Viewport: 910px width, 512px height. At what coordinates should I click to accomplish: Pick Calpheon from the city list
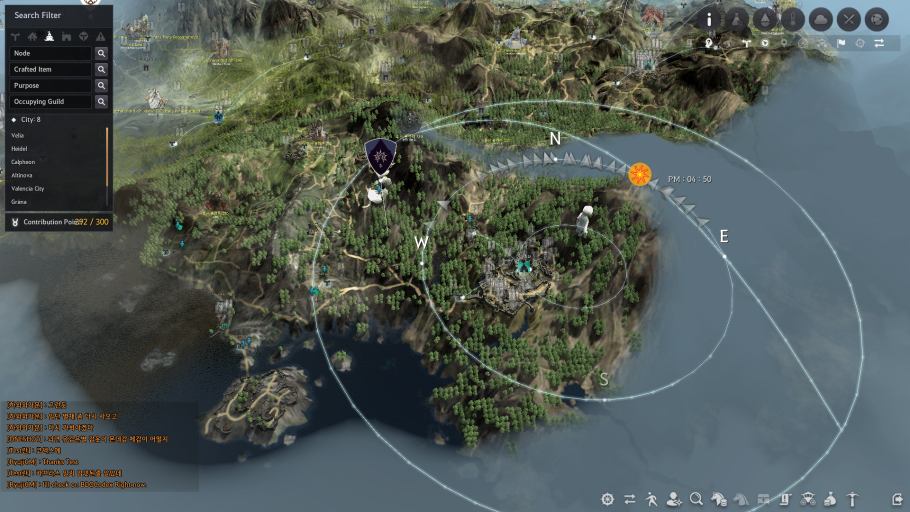click(x=22, y=161)
